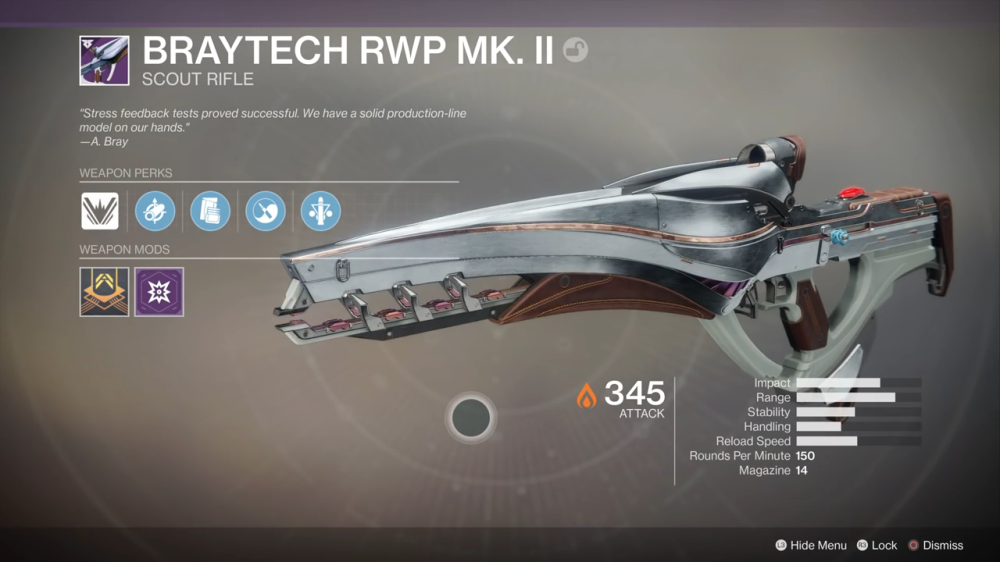Pick the bullet-with-two-orbs perk icon

pos(321,211)
